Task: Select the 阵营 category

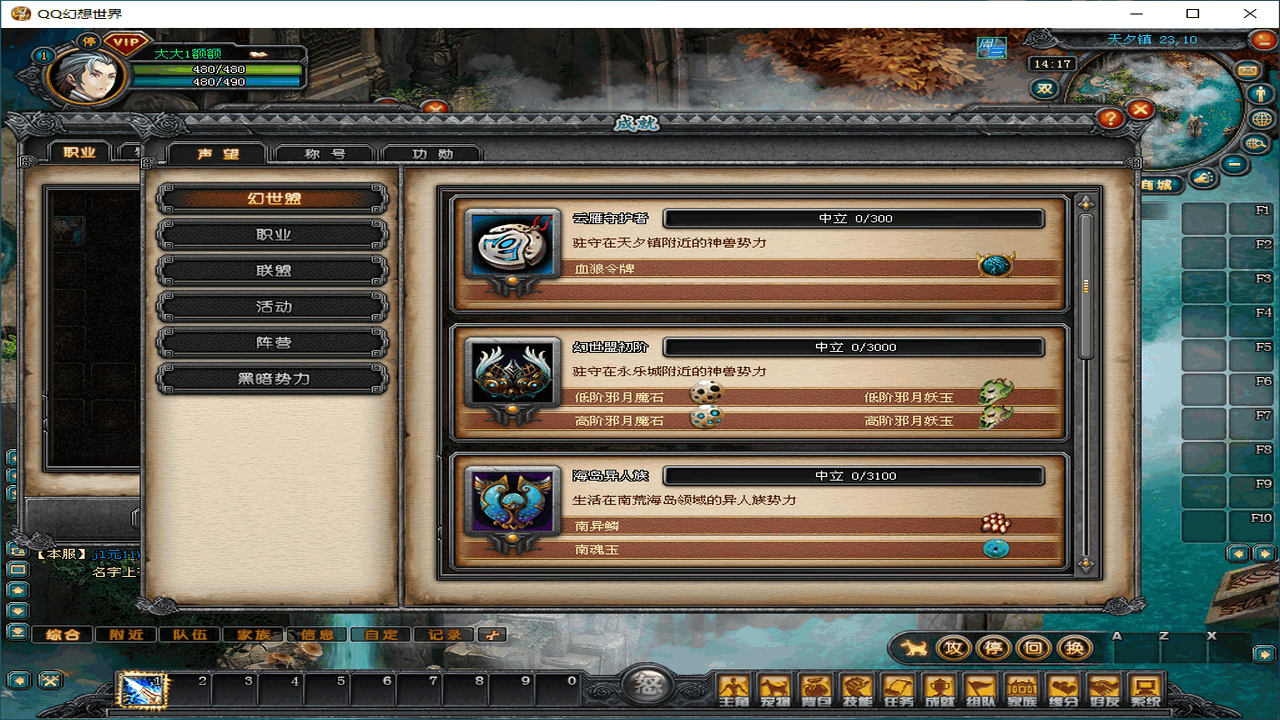Action: (273, 343)
